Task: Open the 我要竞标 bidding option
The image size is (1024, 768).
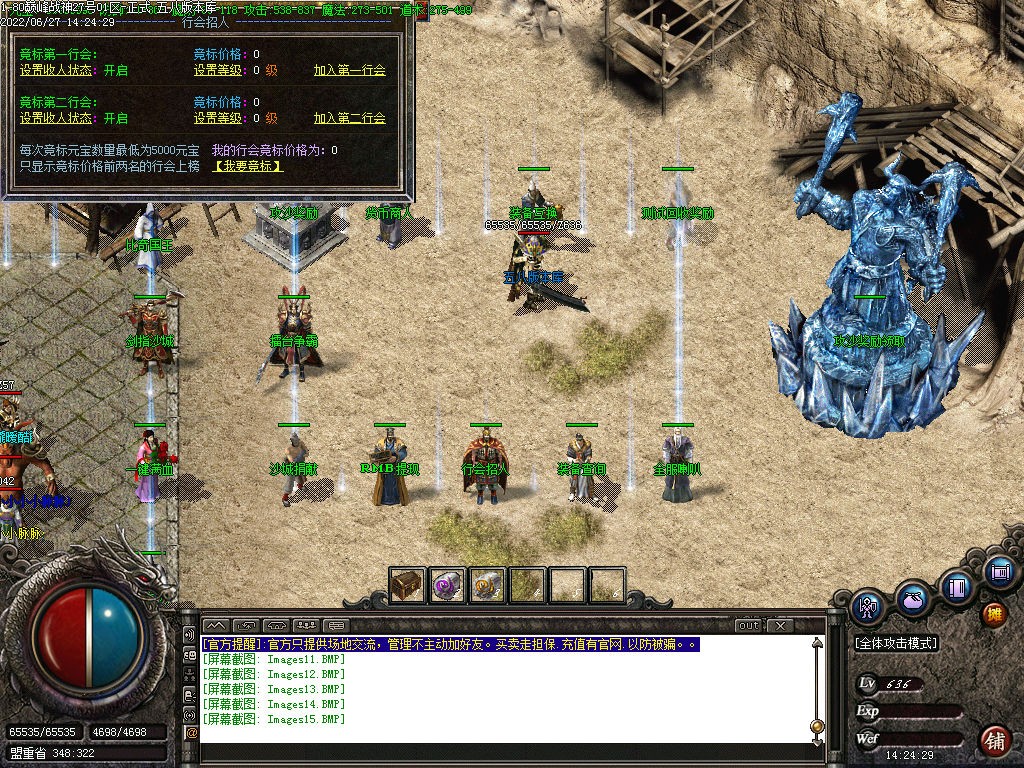Action: point(249,166)
